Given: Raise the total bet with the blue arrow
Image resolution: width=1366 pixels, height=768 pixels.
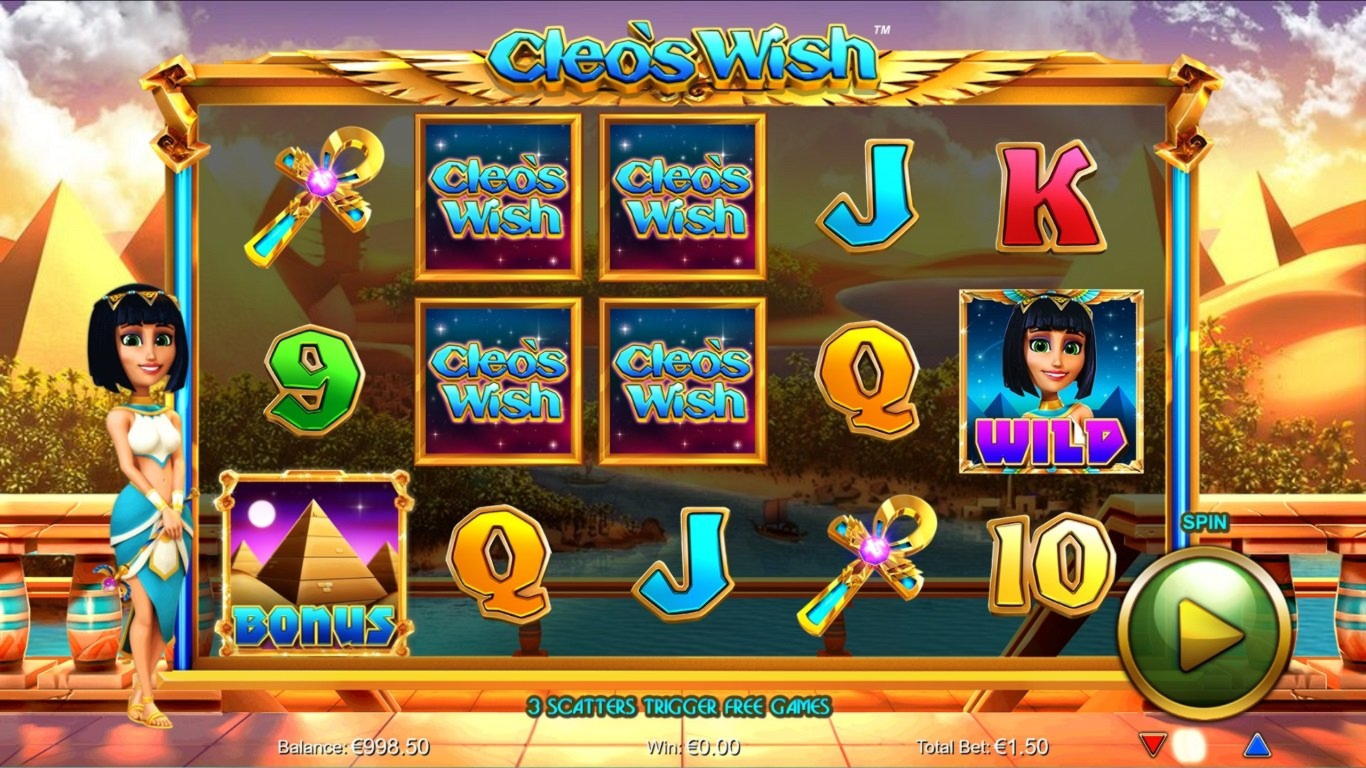Looking at the screenshot, I should pos(1256,745).
